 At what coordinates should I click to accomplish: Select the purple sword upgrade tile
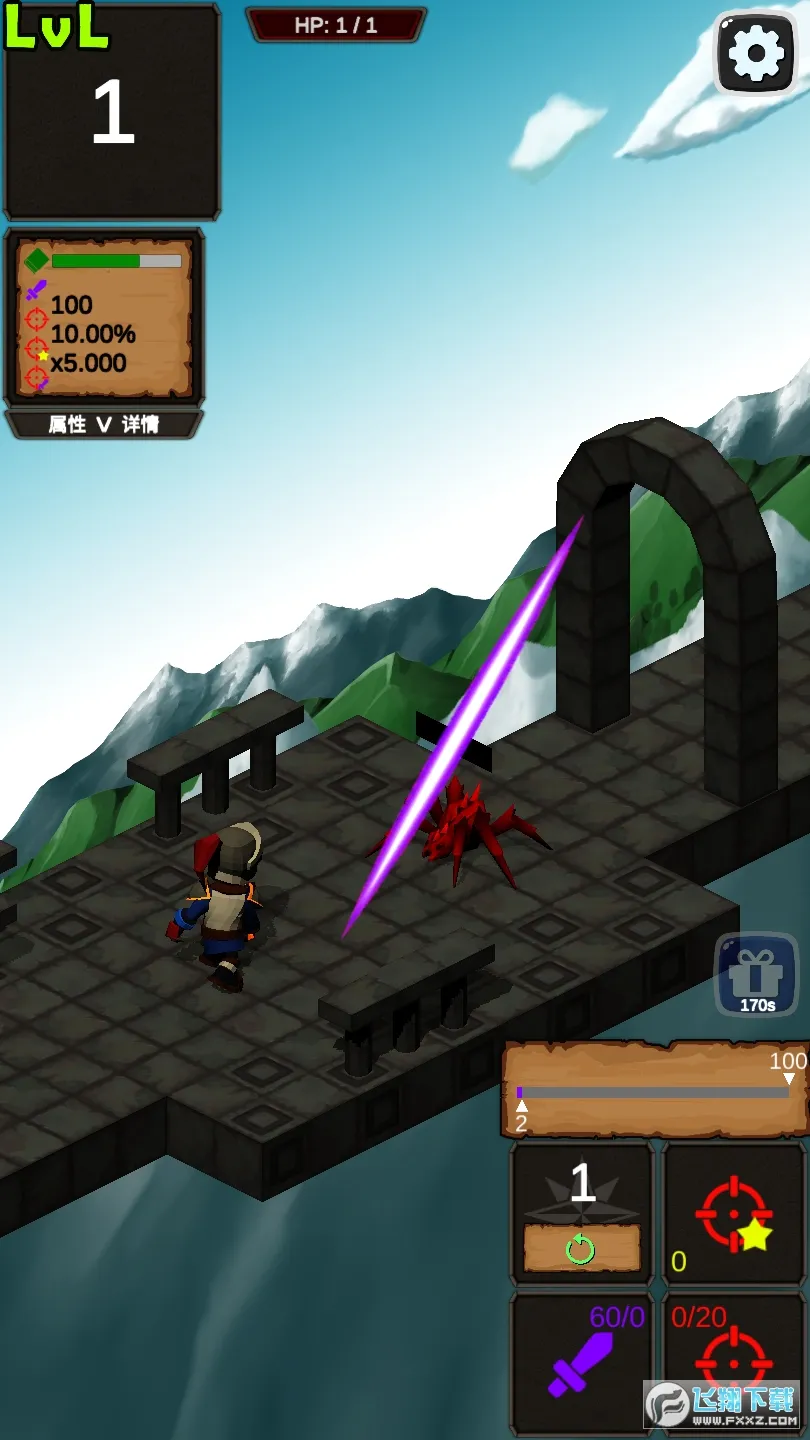pyautogui.click(x=582, y=1362)
